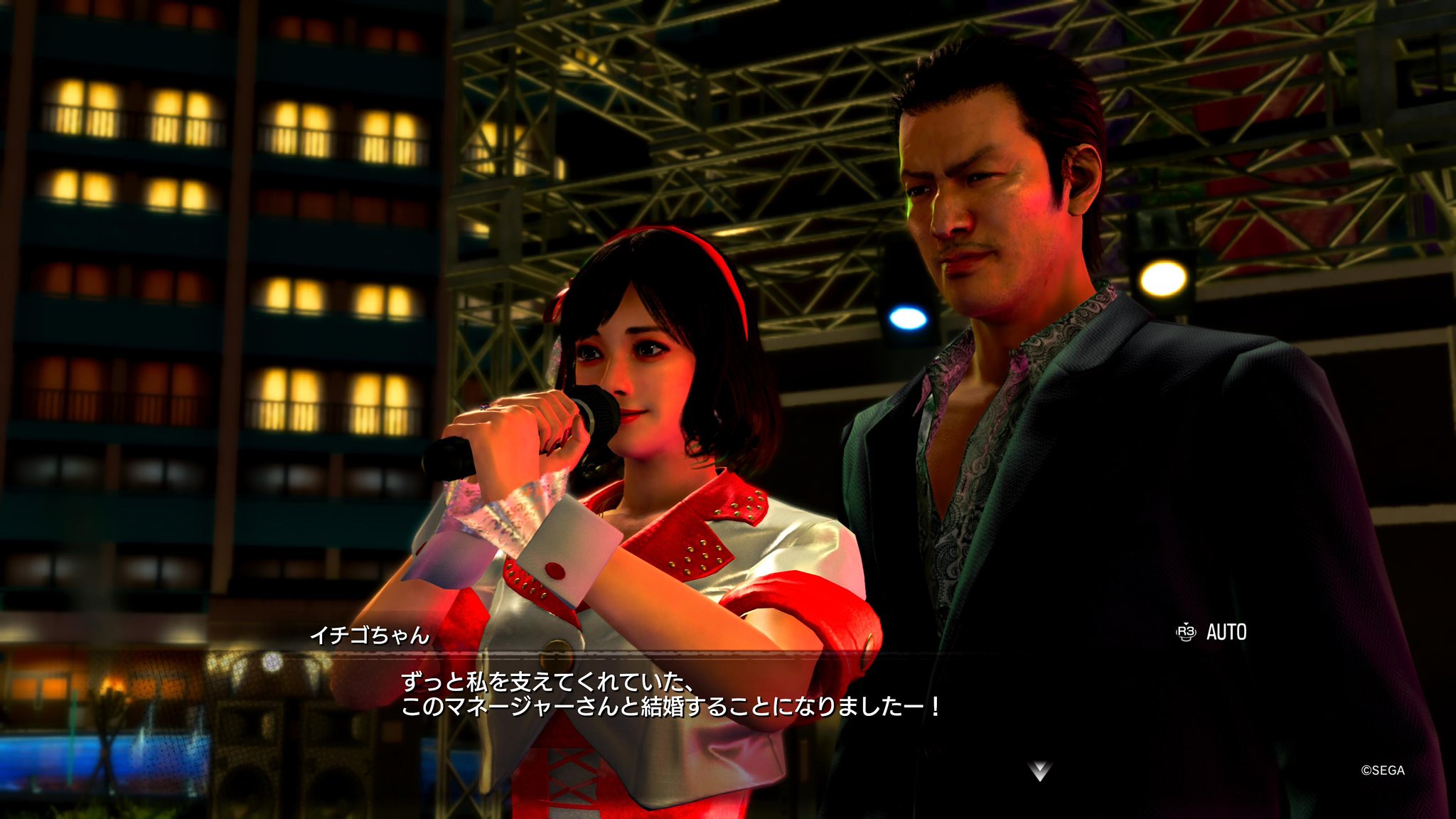This screenshot has height=819, width=1456.
Task: Click the dialogue continue arrow indicator
Action: click(x=1039, y=771)
